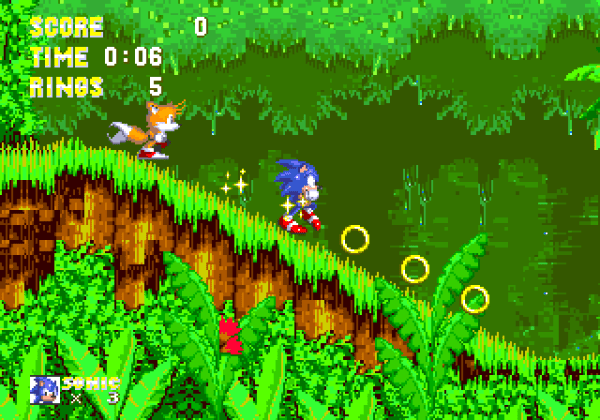600x420 pixels.
Task: Click the Sonic lives icon
Action: 45,390
